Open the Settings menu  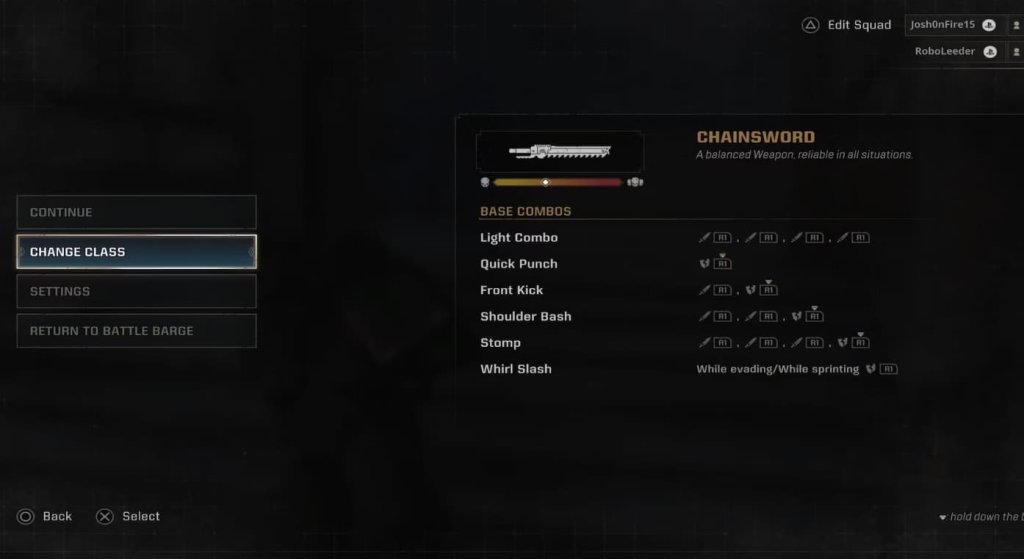coord(136,291)
